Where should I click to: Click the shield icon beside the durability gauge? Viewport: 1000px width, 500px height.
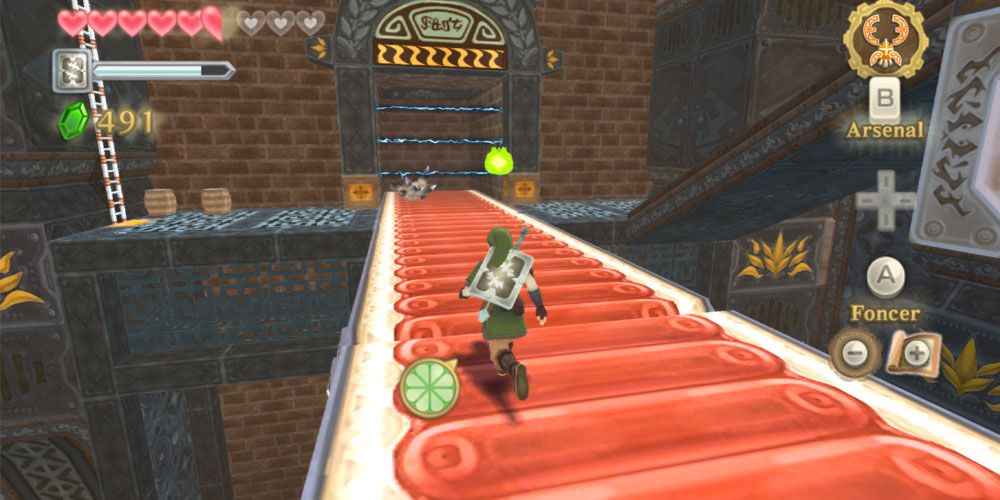tap(72, 70)
